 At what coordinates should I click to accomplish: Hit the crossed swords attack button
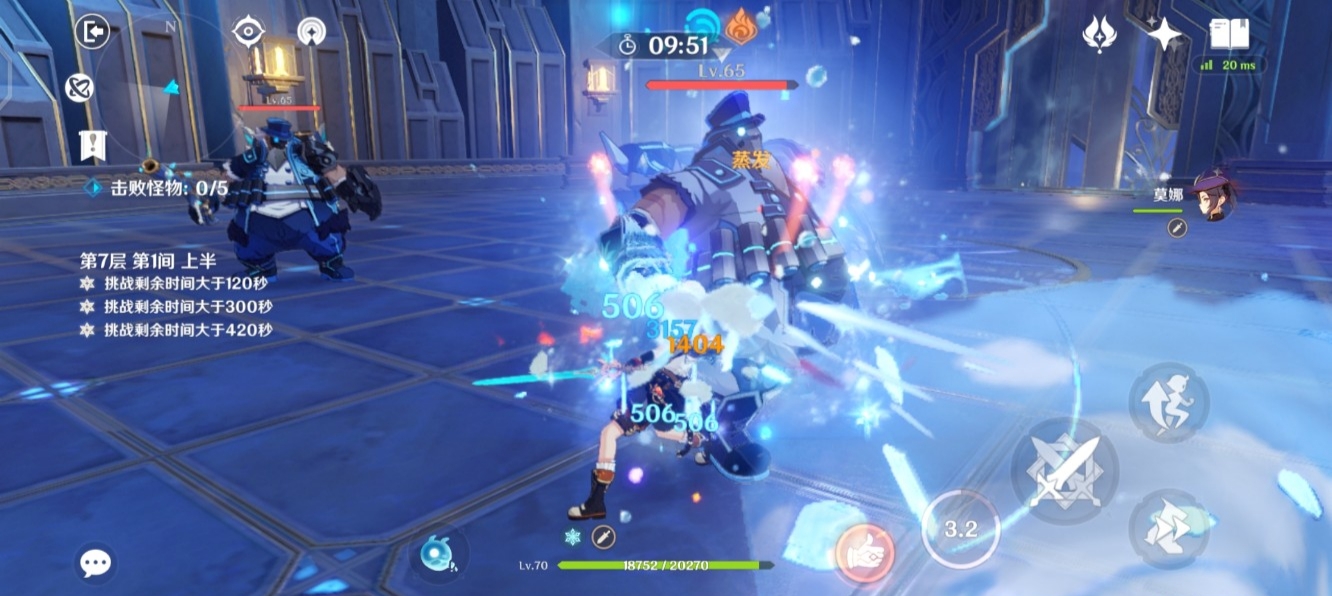coord(1064,471)
